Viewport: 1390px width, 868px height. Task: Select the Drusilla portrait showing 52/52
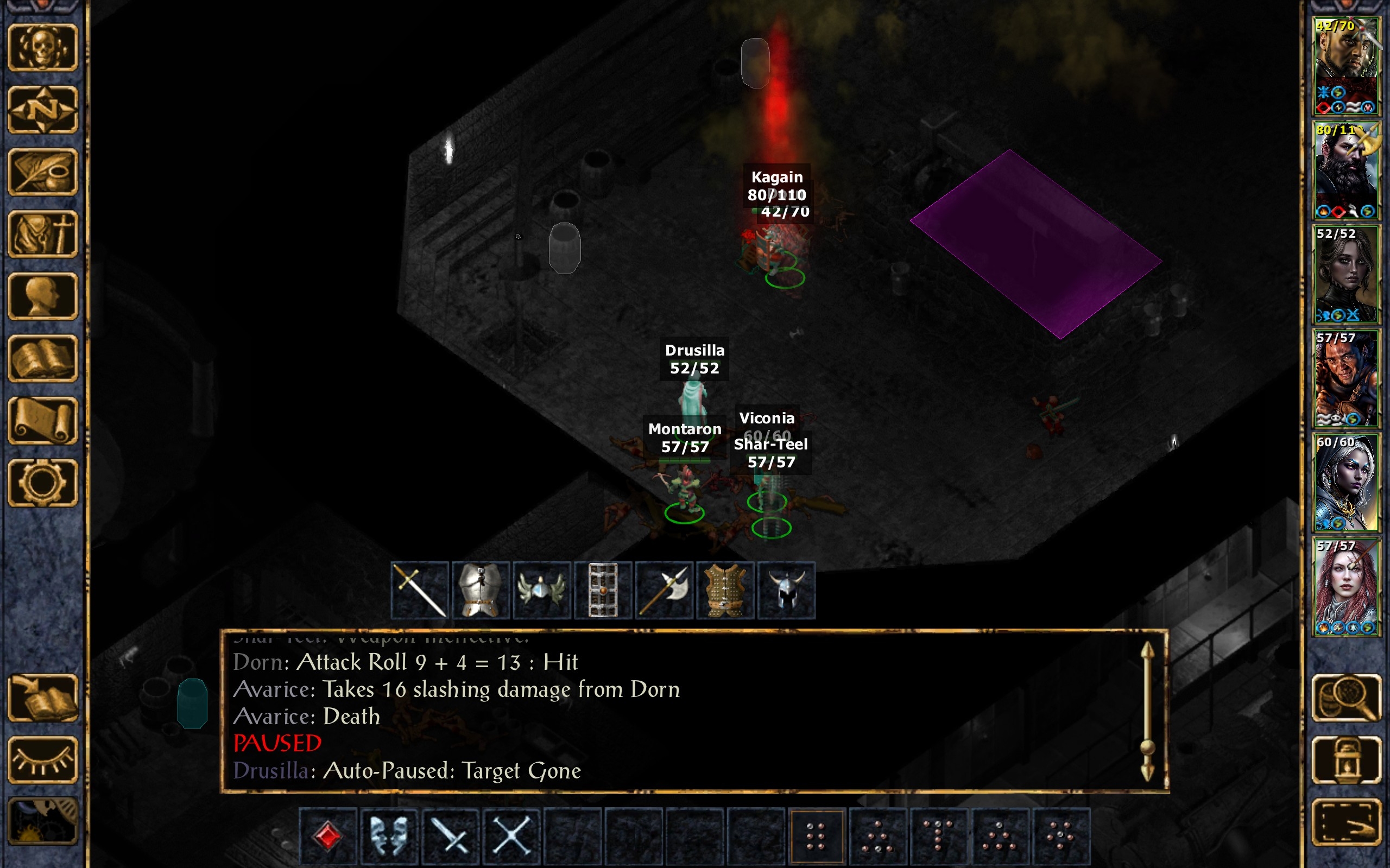[1346, 275]
